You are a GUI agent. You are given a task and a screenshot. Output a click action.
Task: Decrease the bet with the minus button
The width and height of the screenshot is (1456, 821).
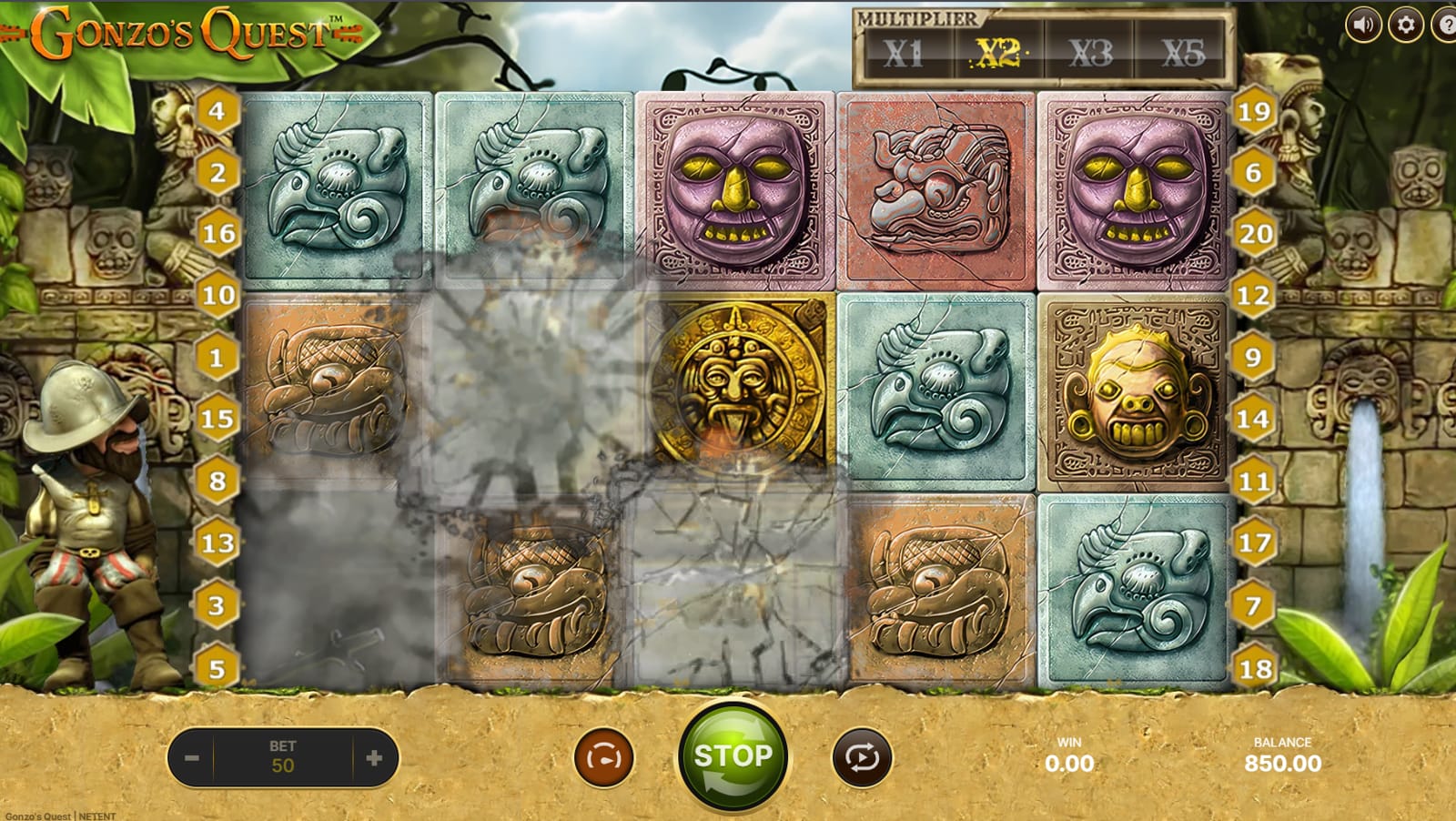click(x=191, y=757)
